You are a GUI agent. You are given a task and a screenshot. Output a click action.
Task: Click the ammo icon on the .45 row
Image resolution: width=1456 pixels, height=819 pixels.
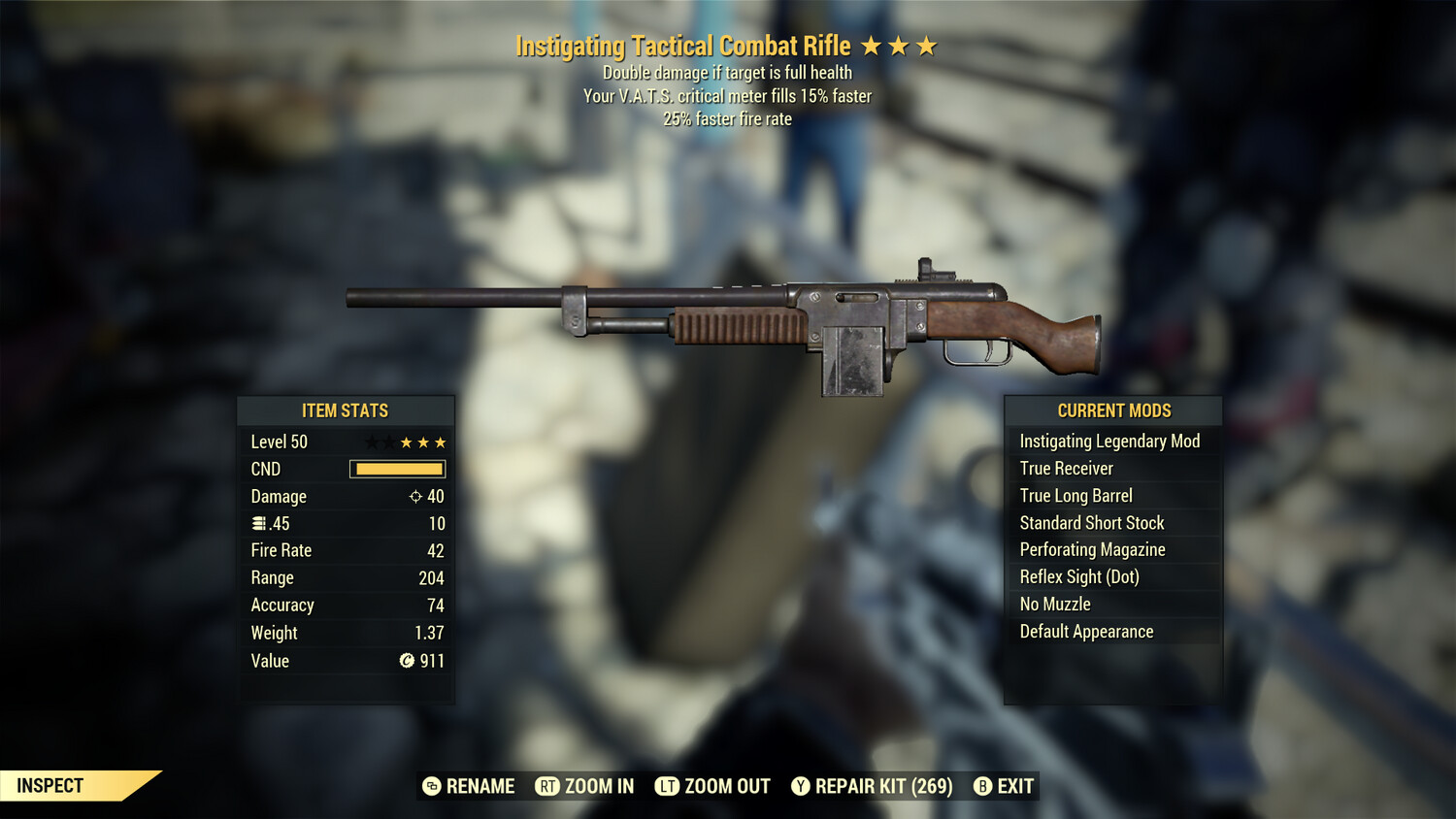click(258, 523)
